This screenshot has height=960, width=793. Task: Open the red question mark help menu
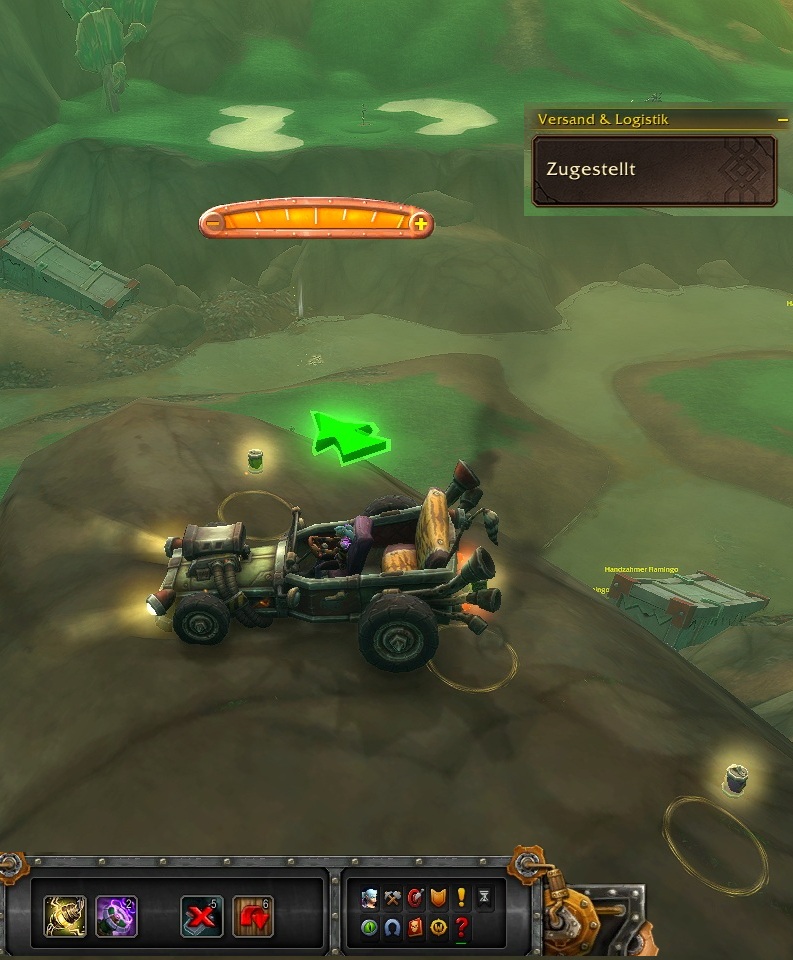(461, 927)
